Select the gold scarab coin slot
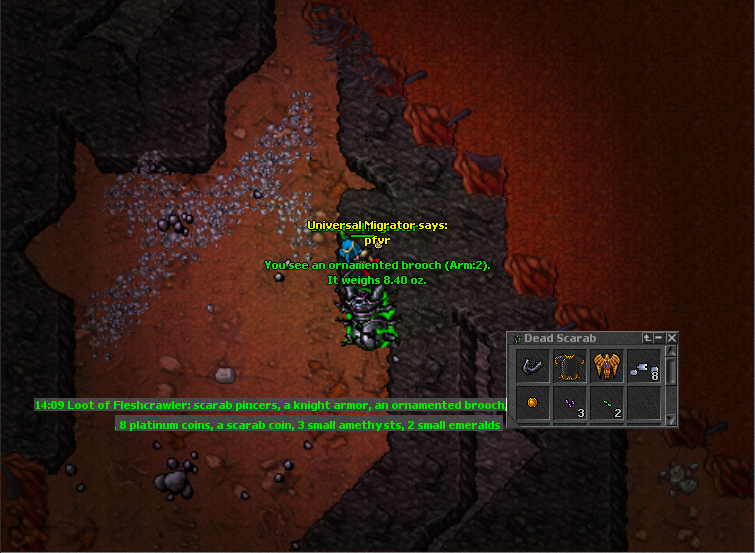755x553 pixels. coord(532,403)
